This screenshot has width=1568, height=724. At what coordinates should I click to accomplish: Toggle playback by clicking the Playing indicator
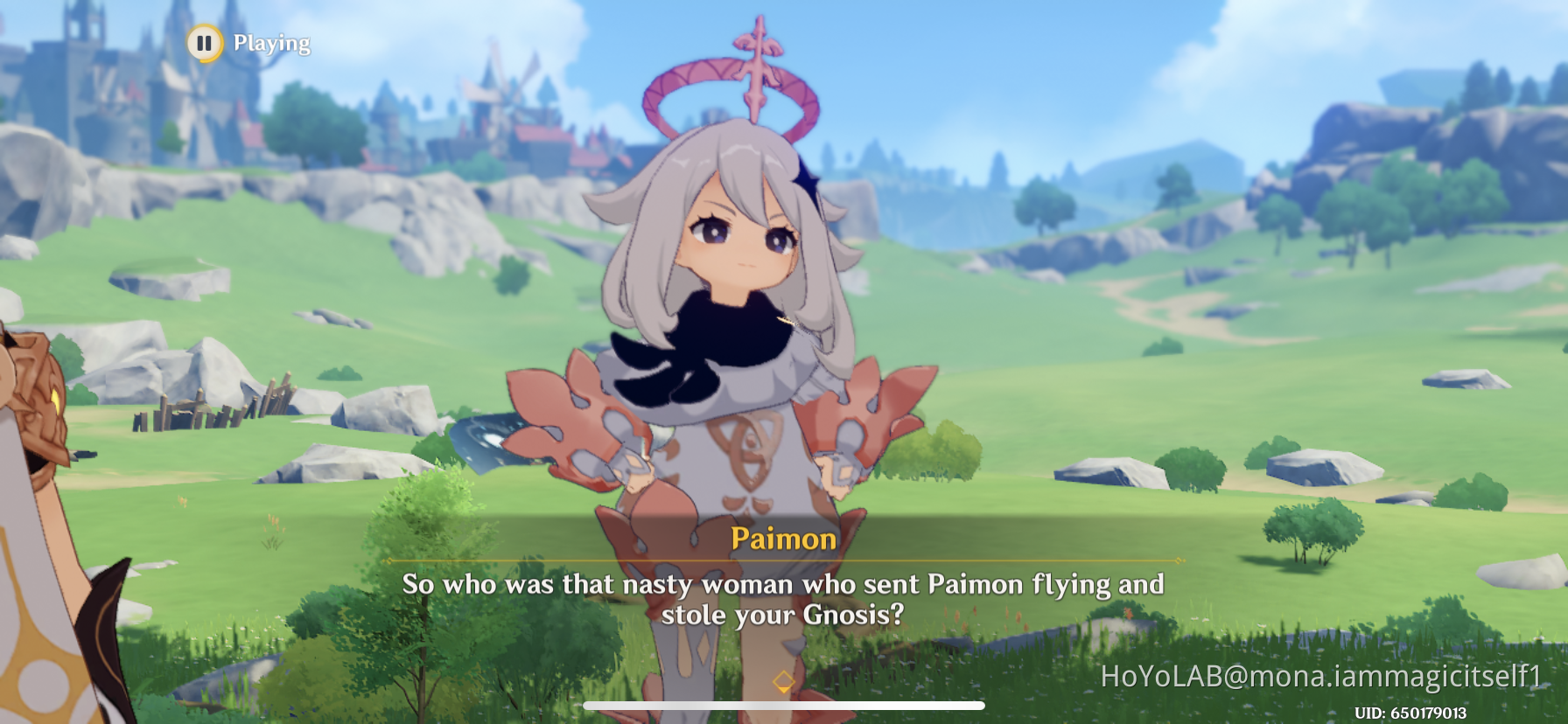tap(269, 42)
